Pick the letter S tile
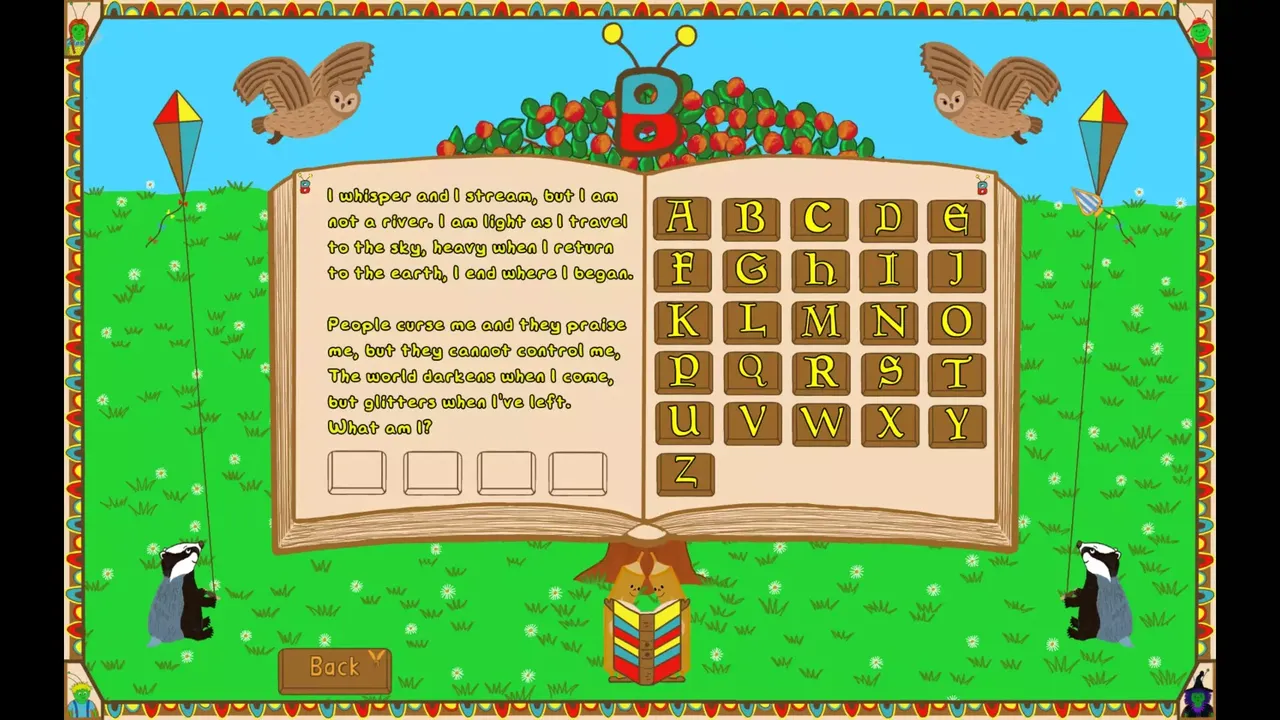This screenshot has height=720, width=1280. point(889,374)
